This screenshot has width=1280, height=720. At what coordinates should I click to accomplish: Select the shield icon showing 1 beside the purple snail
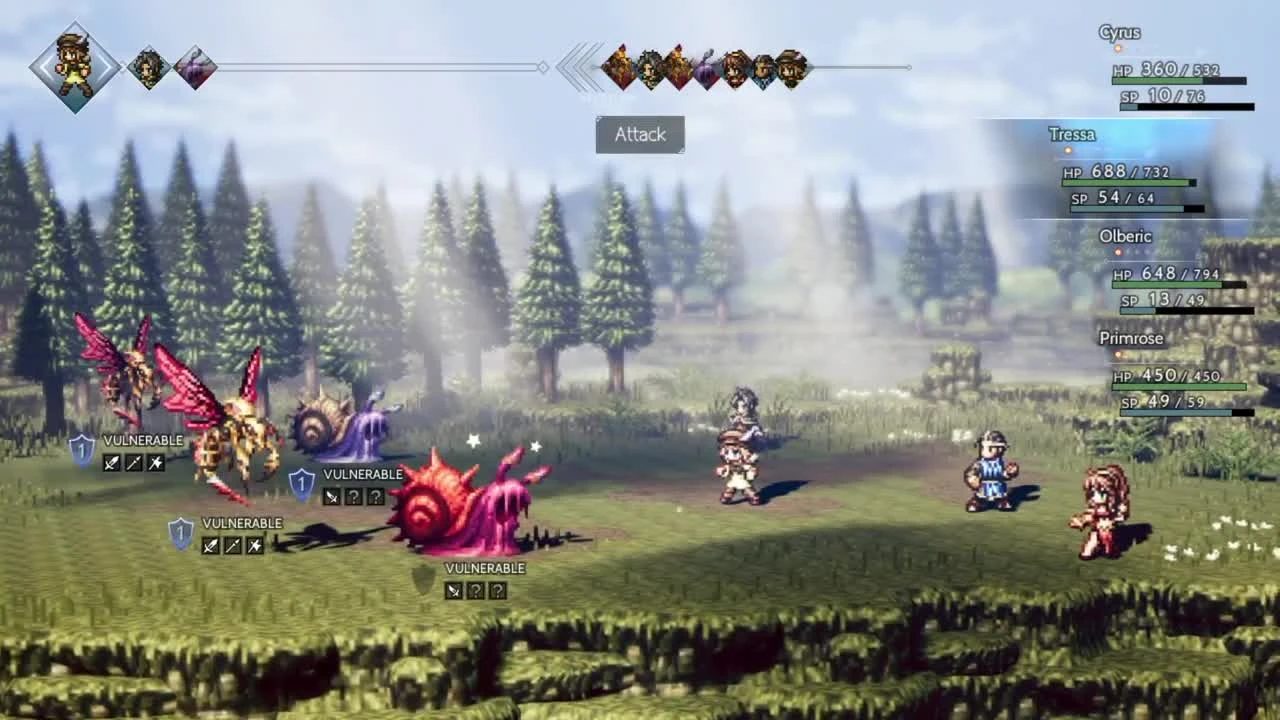point(300,483)
